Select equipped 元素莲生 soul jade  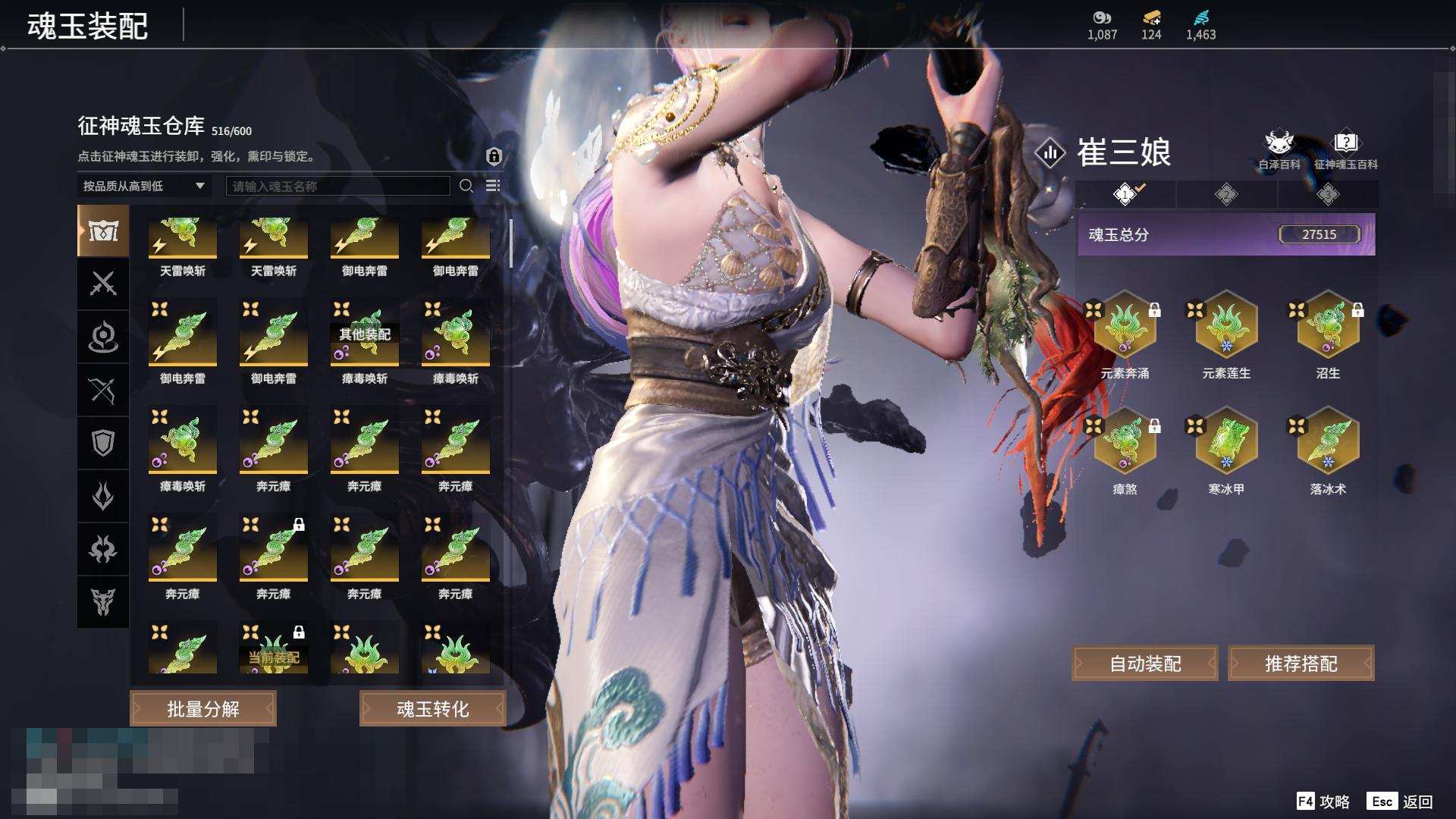tap(1226, 326)
